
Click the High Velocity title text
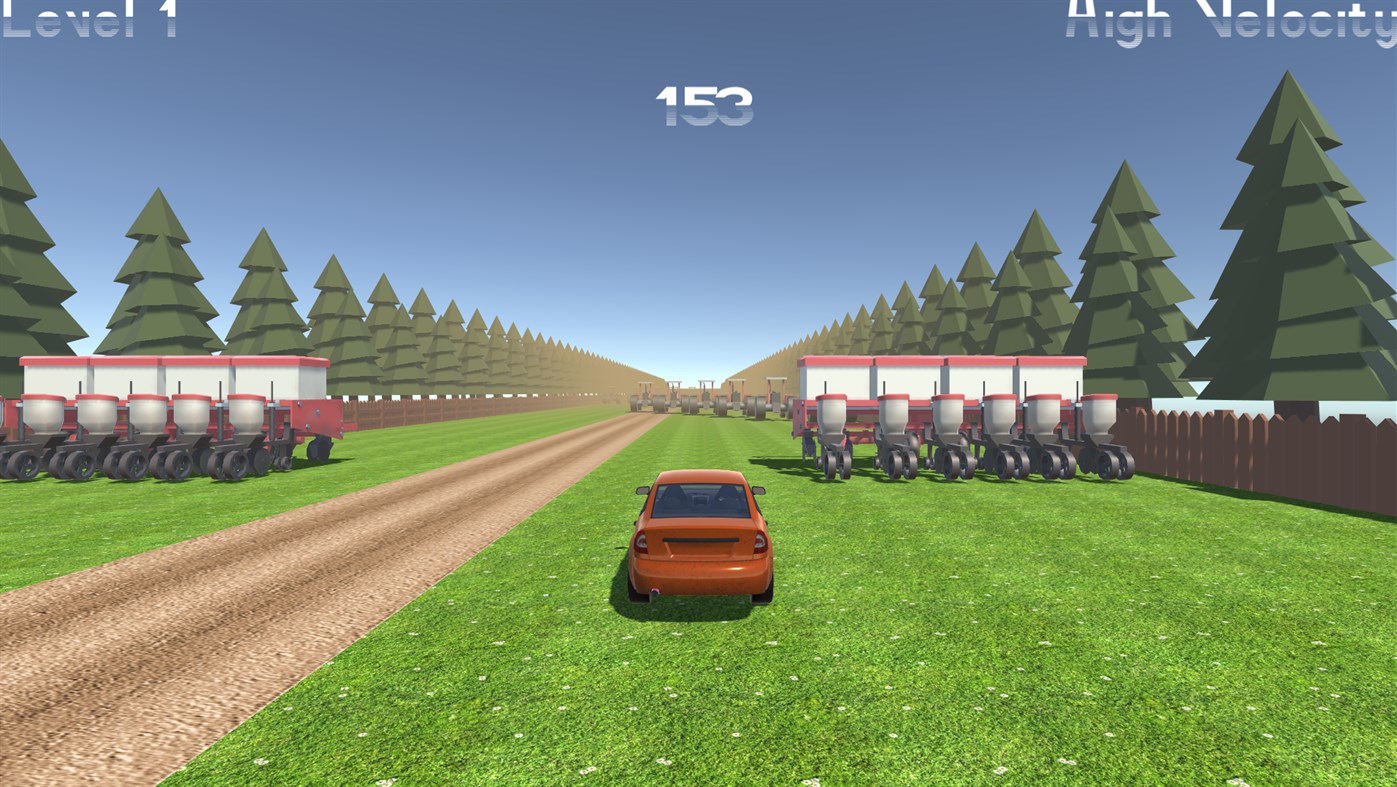point(1225,20)
